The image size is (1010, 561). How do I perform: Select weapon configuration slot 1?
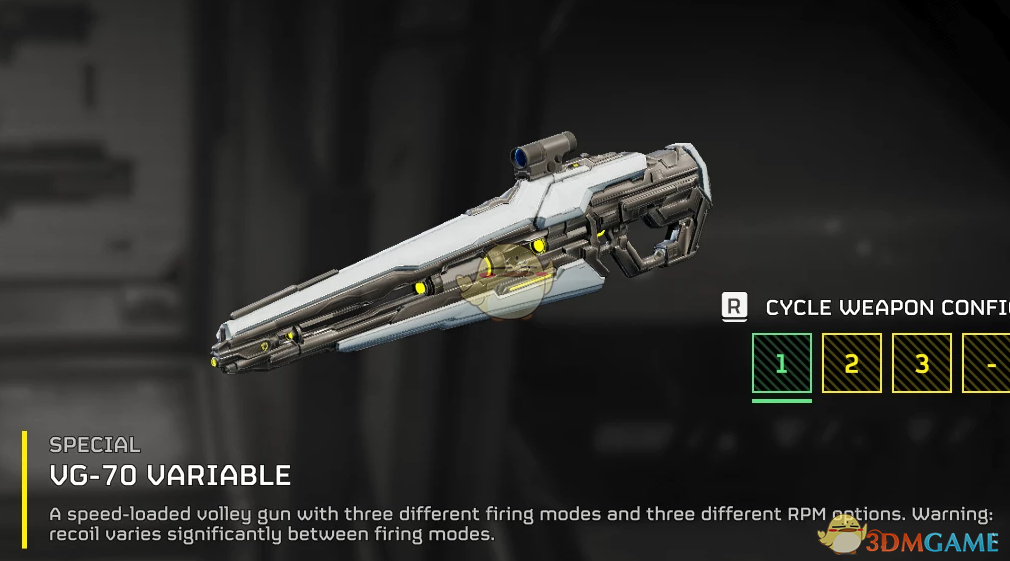click(781, 363)
